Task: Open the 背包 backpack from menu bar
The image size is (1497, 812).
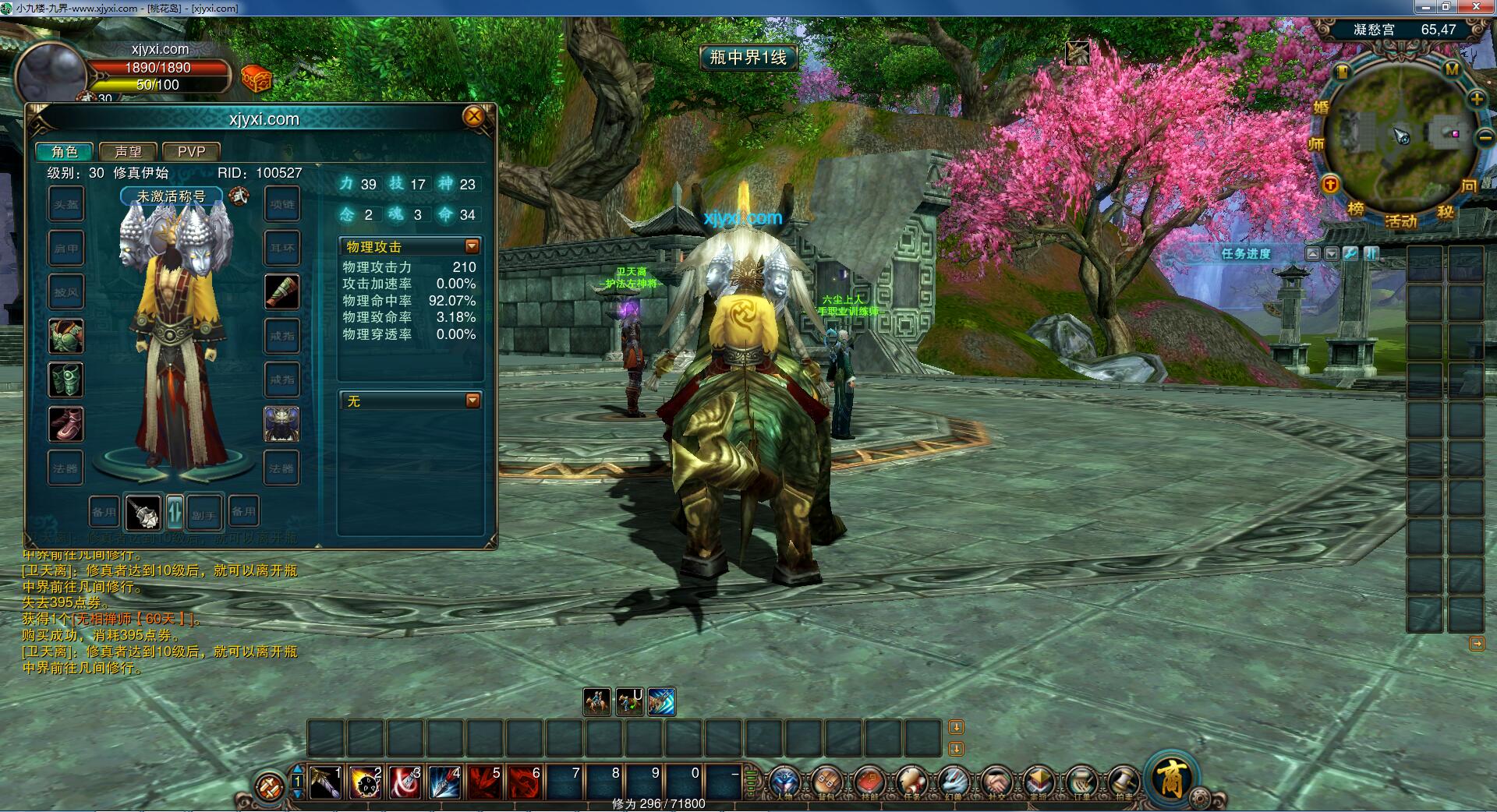Action: (825, 782)
